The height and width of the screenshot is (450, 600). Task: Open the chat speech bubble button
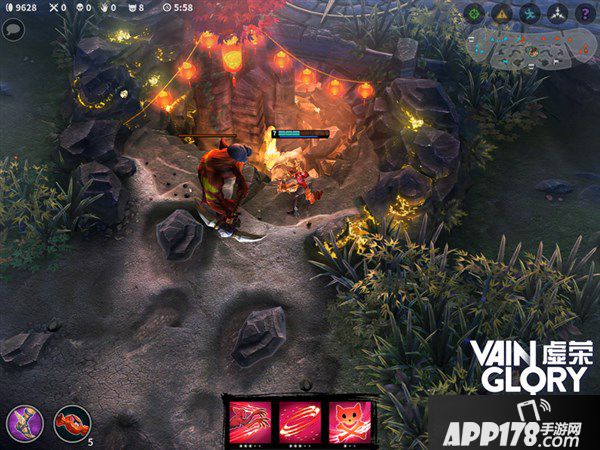pyautogui.click(x=14, y=29)
